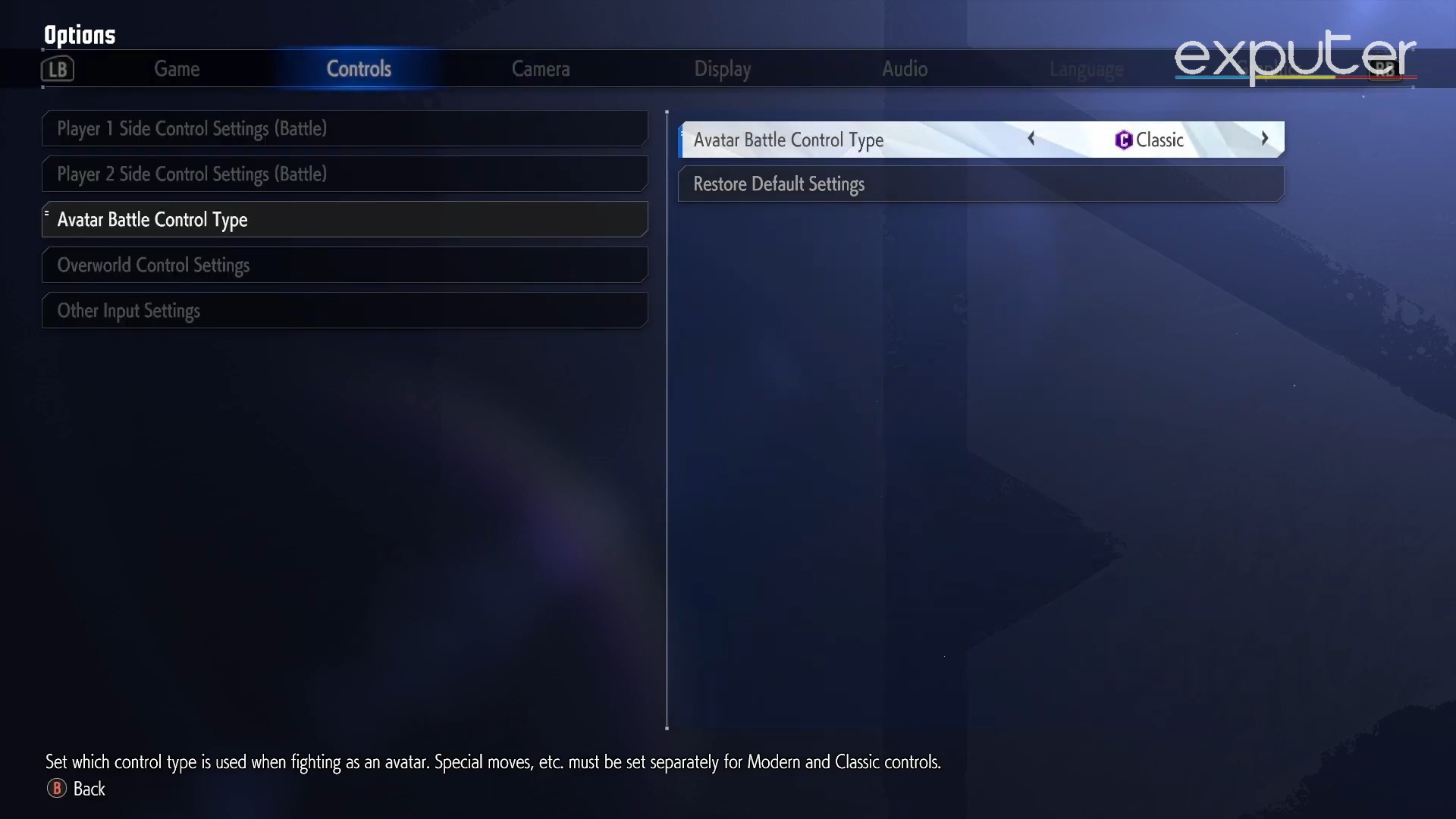1456x819 pixels.
Task: Switch to the Game tab
Action: 177,68
